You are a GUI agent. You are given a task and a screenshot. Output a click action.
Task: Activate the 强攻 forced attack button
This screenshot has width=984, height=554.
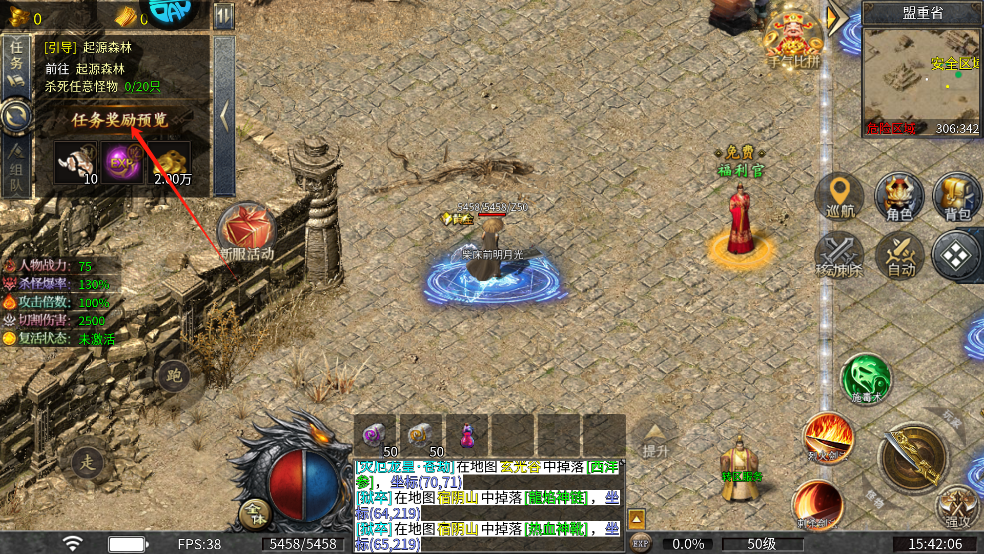tap(958, 508)
